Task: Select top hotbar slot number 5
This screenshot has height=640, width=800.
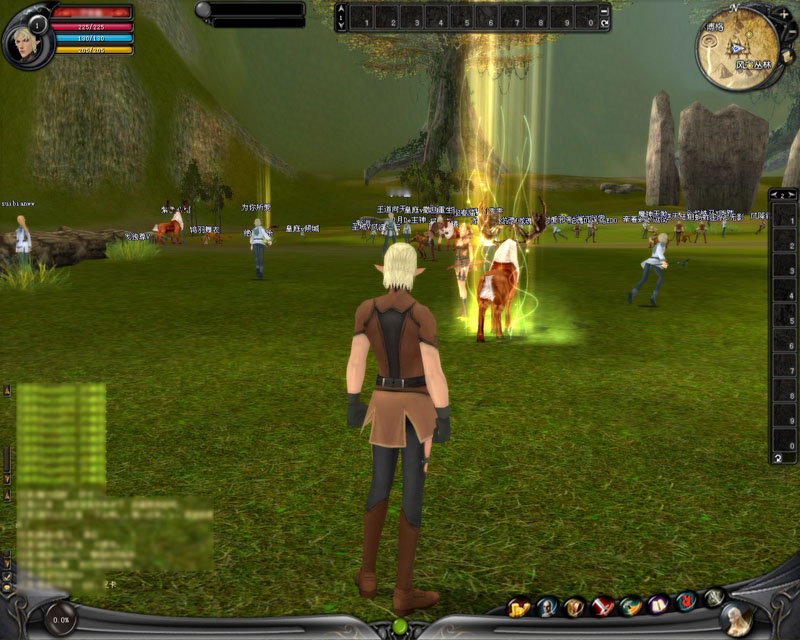Action: click(460, 18)
